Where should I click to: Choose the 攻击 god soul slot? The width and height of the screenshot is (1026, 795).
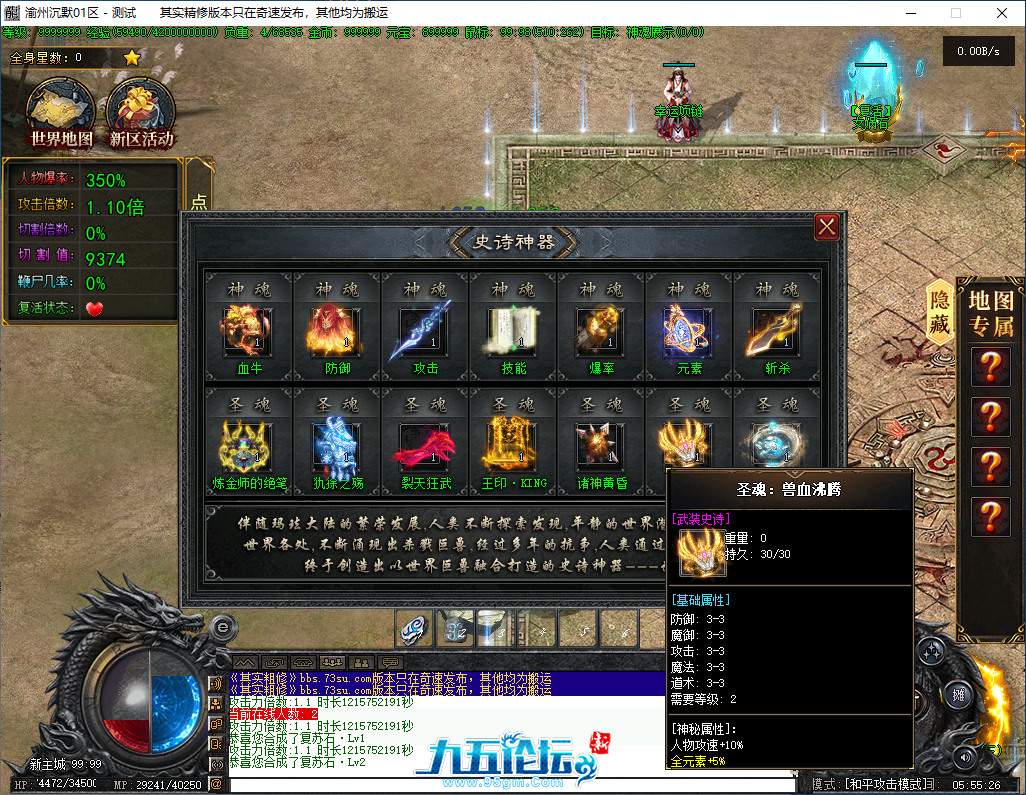tap(424, 333)
